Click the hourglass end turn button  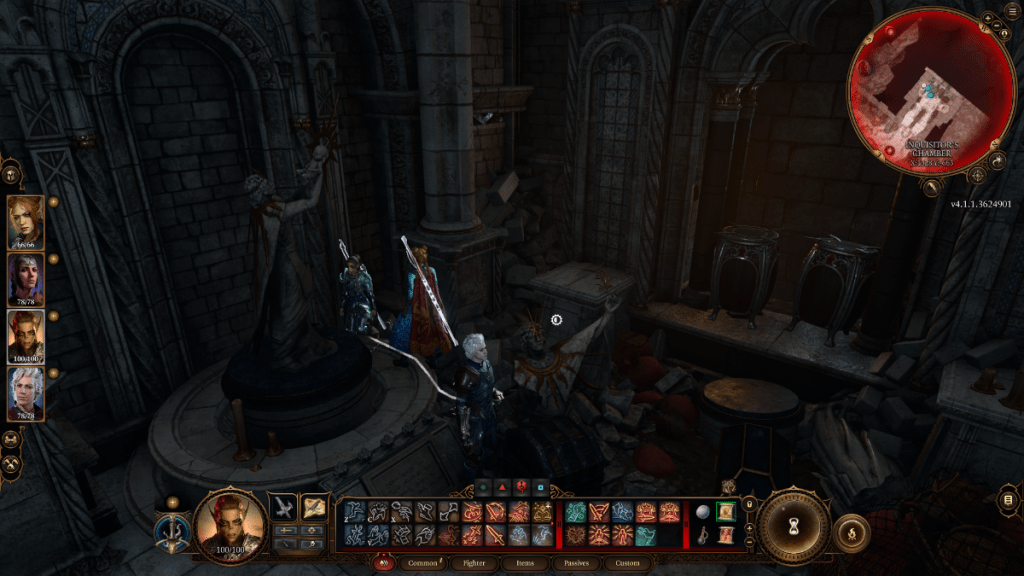click(x=794, y=527)
